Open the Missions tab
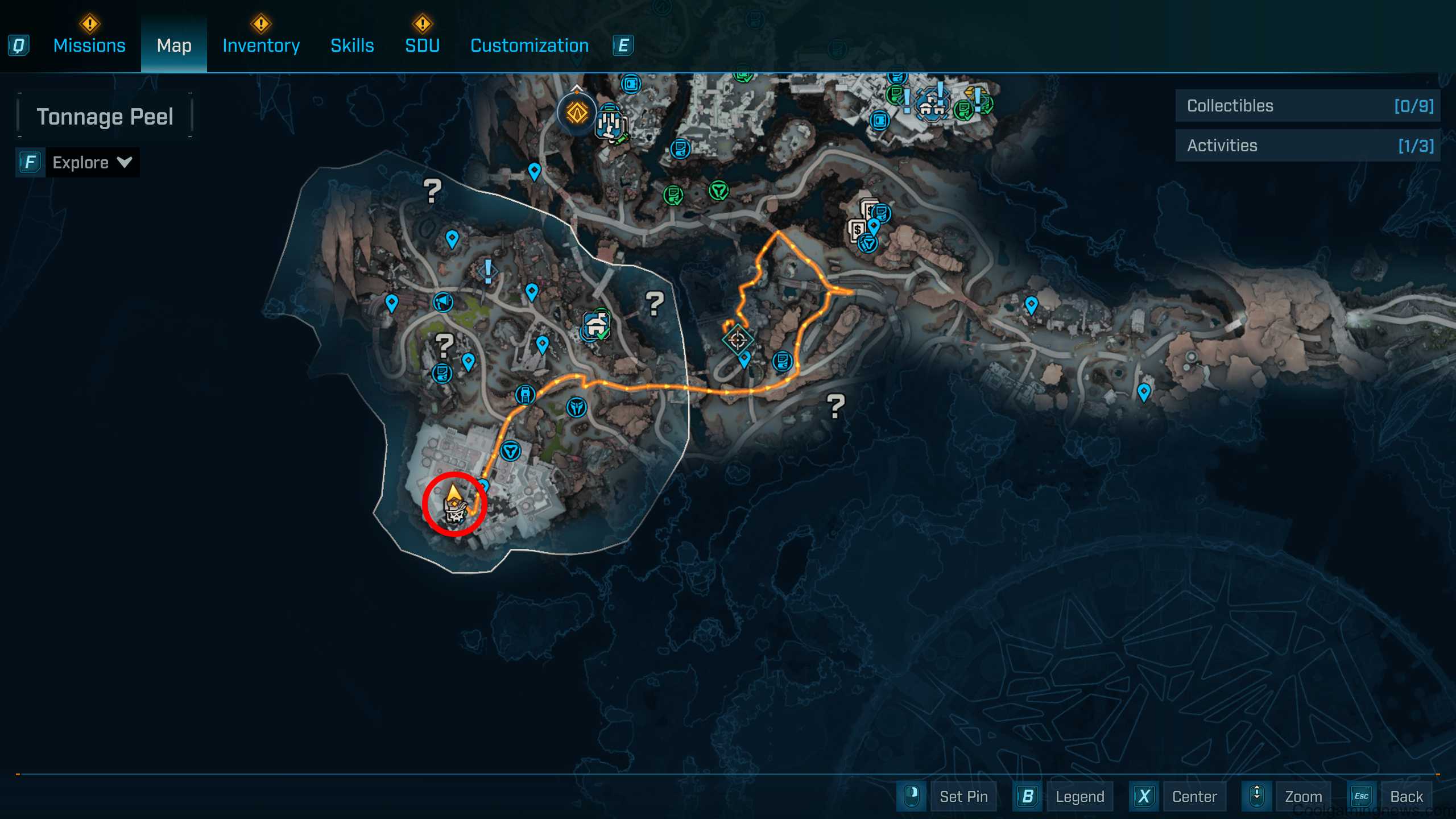The image size is (1456, 819). (89, 45)
